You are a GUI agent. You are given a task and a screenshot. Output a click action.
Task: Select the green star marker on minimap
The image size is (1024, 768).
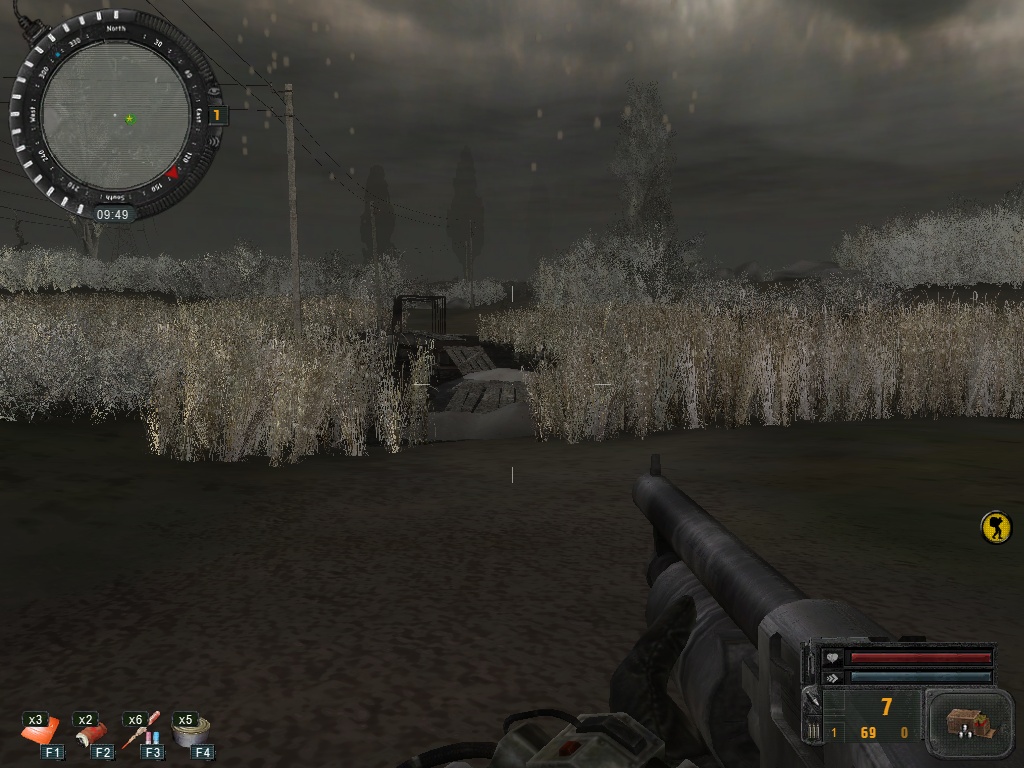click(x=129, y=119)
